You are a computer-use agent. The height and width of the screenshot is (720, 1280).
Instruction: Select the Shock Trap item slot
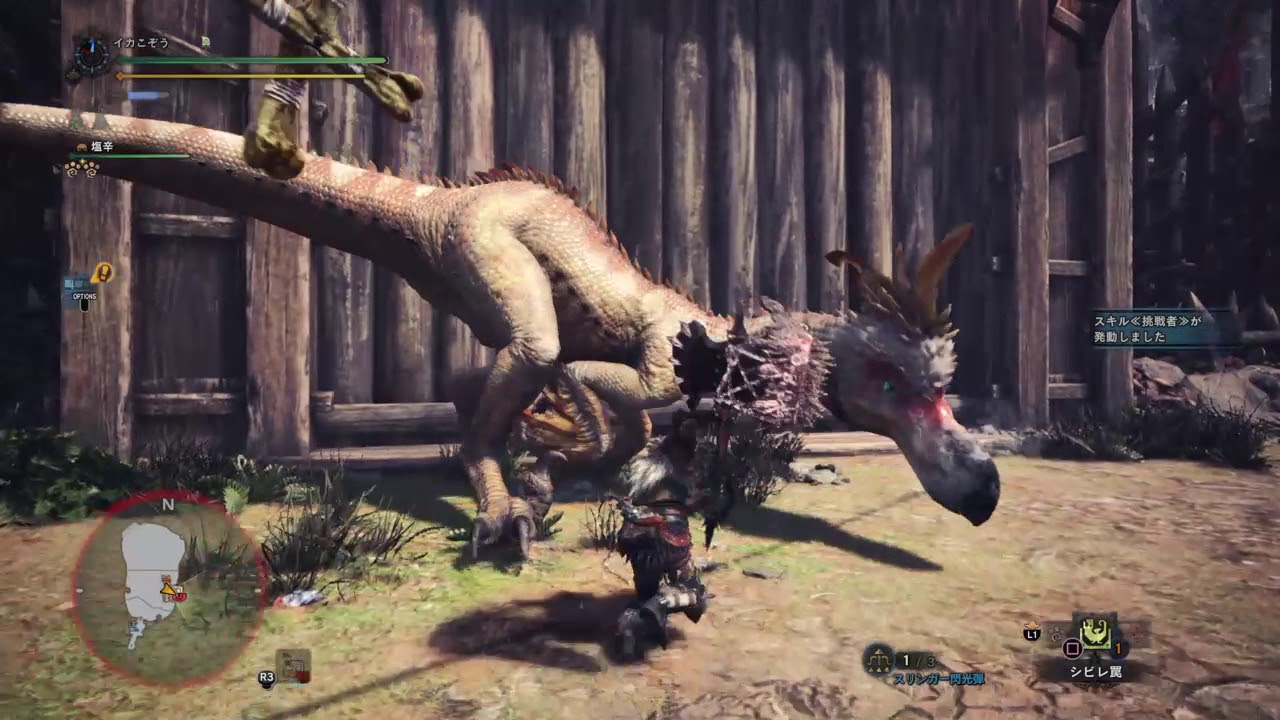(1096, 634)
